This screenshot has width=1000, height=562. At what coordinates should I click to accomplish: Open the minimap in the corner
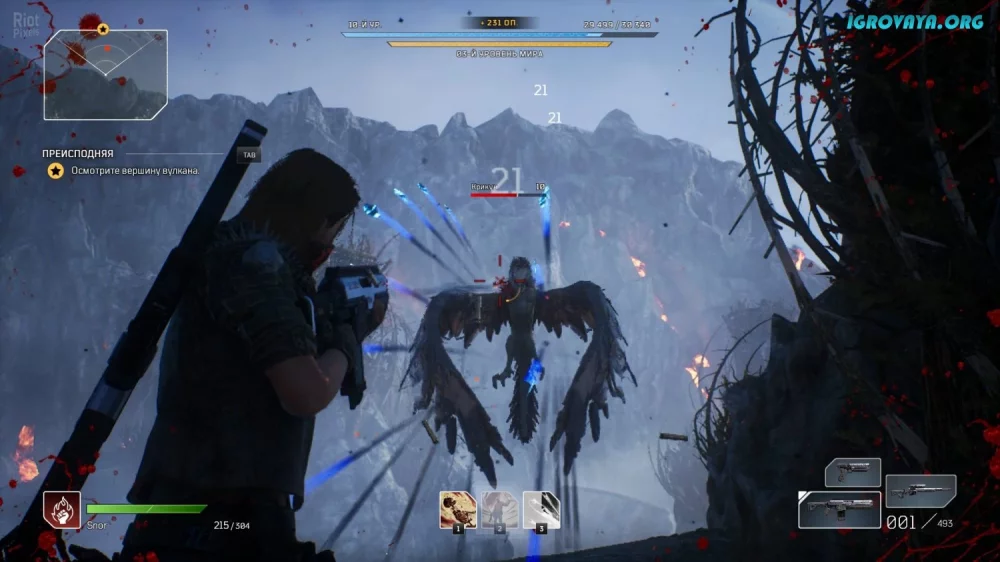[105, 75]
